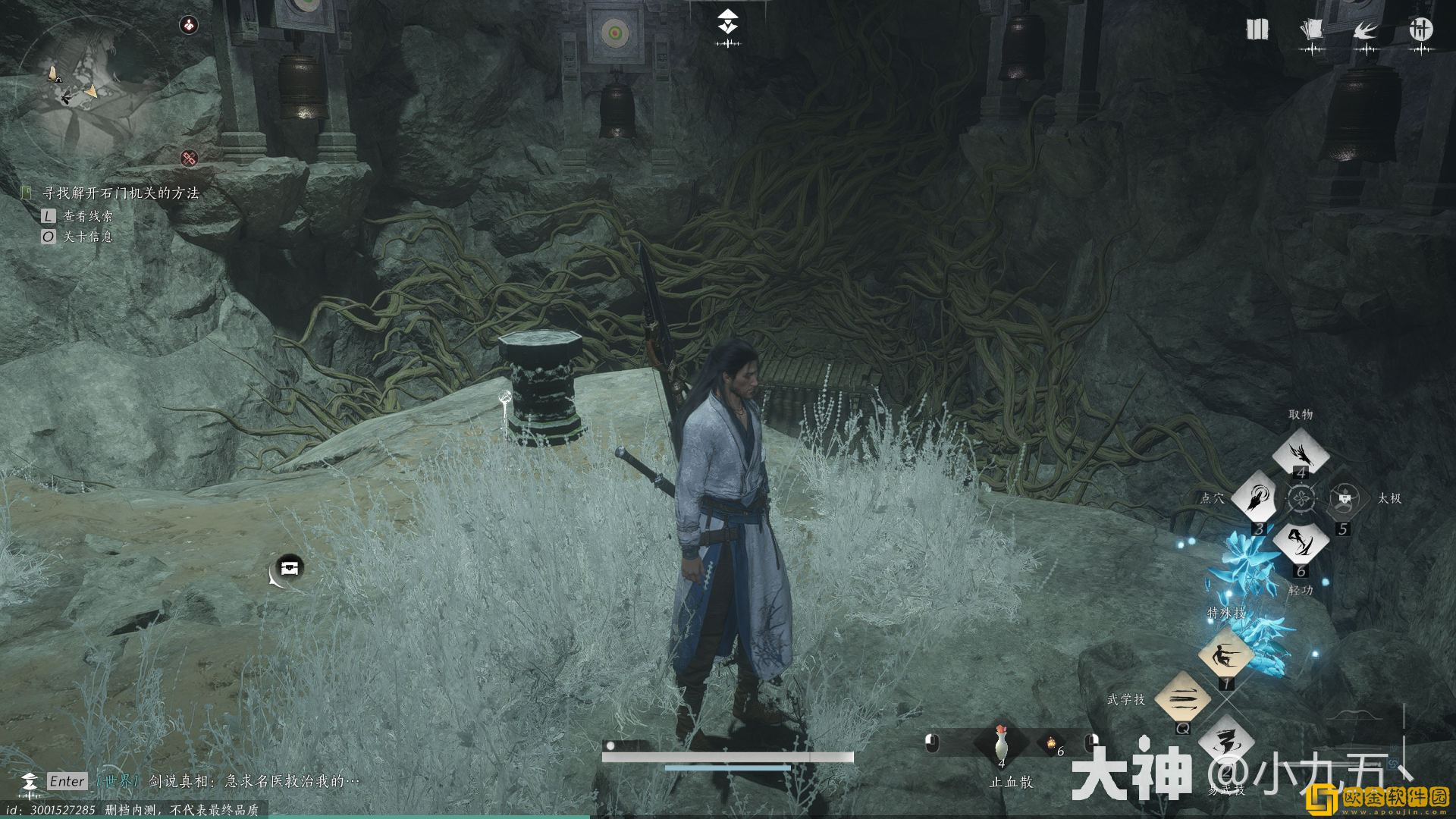This screenshot has height=819, width=1456.
Task: Select the stone gate quest objective tracker
Action: [121, 193]
